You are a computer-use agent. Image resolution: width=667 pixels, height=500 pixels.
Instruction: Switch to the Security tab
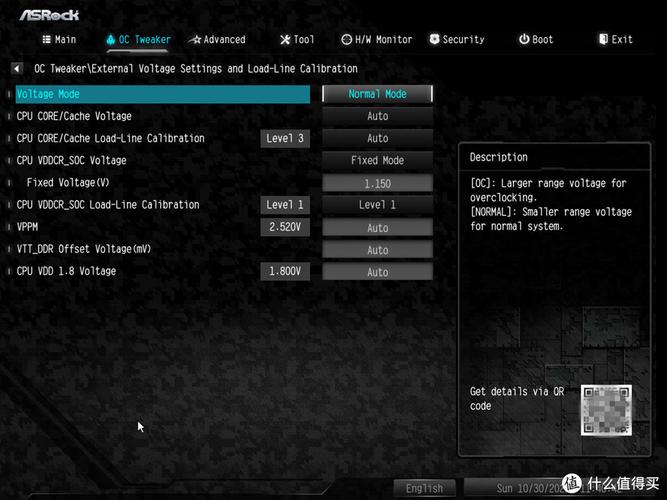(x=456, y=40)
